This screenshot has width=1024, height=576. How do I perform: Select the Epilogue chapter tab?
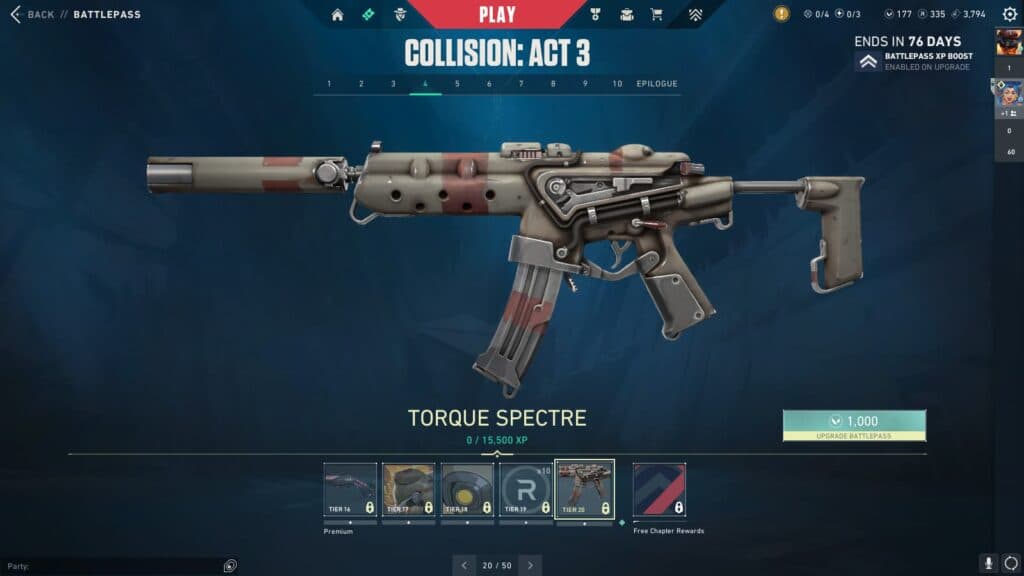click(x=657, y=84)
